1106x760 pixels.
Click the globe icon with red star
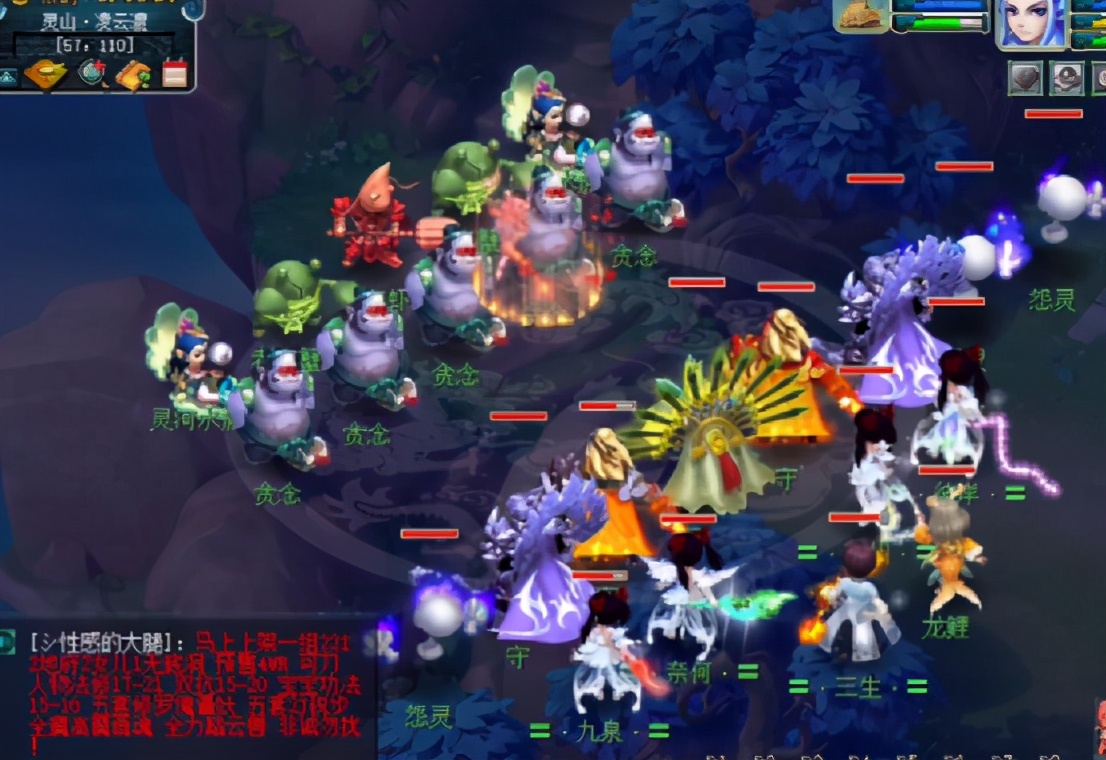click(92, 74)
